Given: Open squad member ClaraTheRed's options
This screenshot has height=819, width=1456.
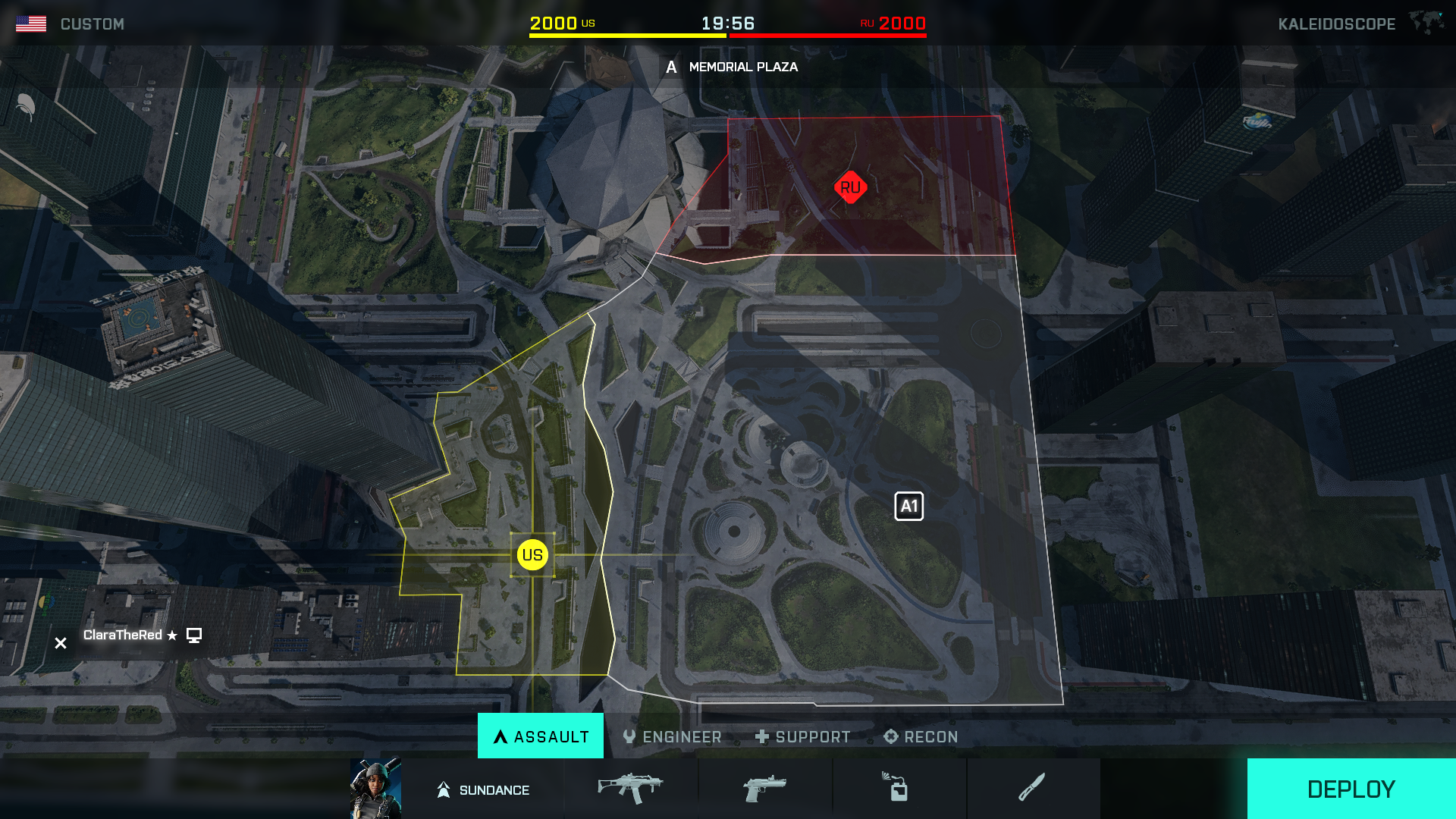Looking at the screenshot, I should [x=195, y=636].
